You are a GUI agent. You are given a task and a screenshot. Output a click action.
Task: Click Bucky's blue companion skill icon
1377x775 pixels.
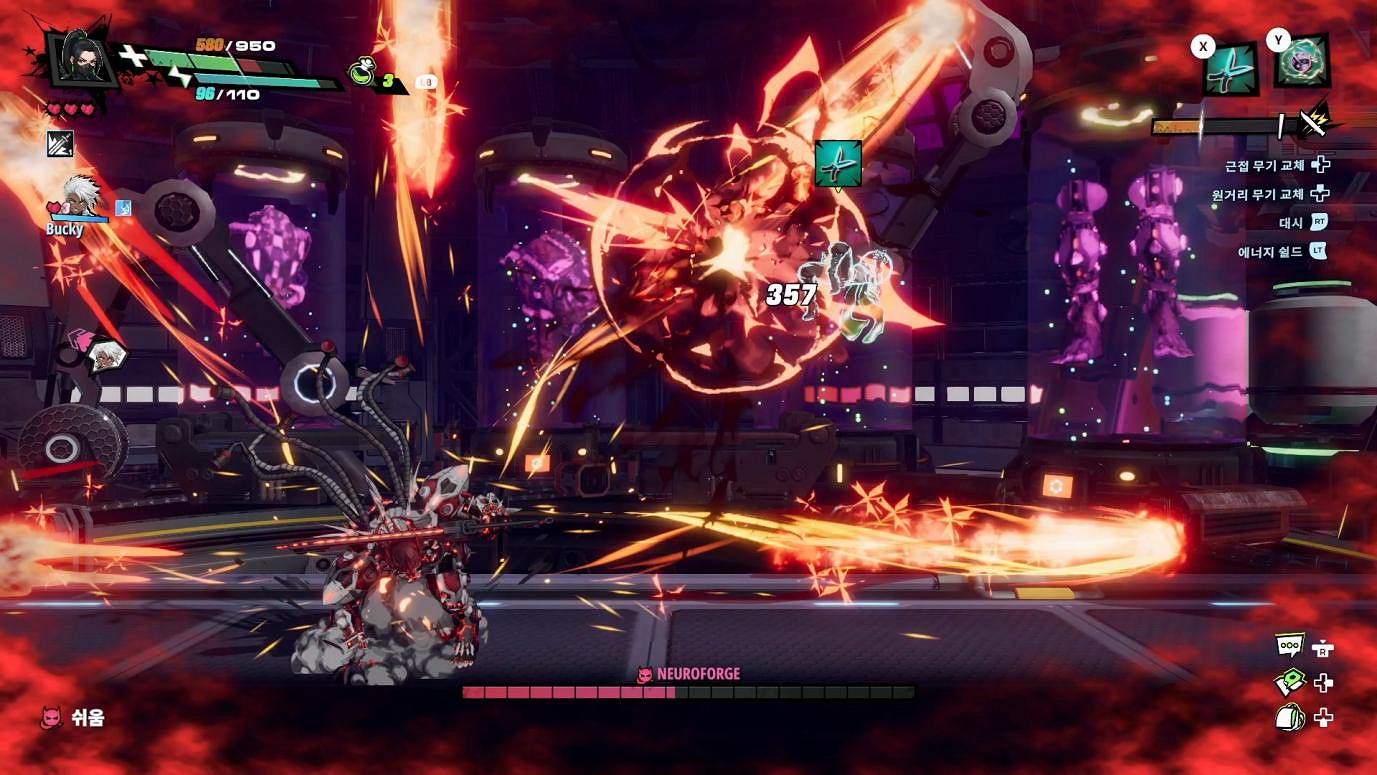pos(122,207)
